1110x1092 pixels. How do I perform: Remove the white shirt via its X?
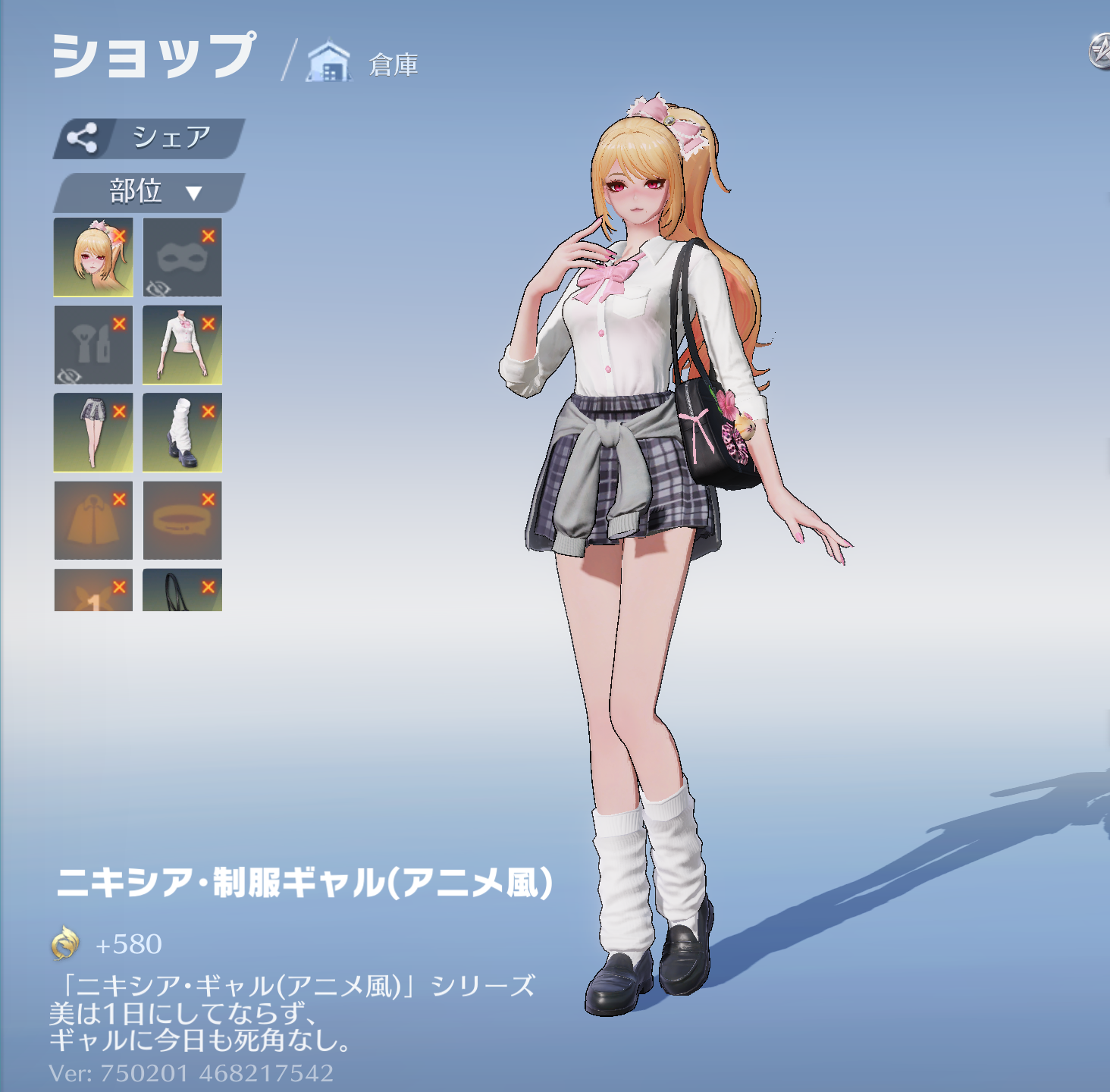tap(209, 324)
